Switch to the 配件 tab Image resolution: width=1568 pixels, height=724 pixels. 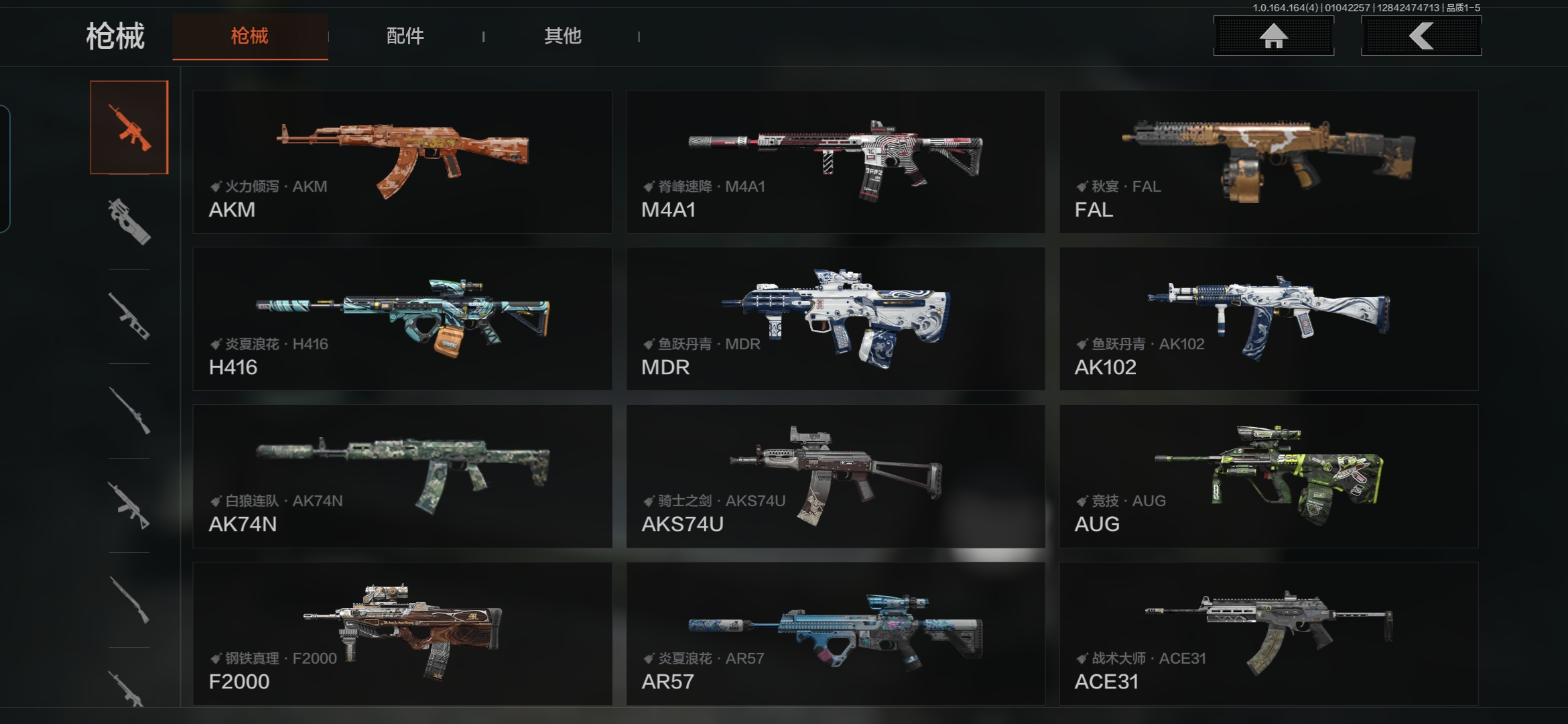tap(405, 36)
